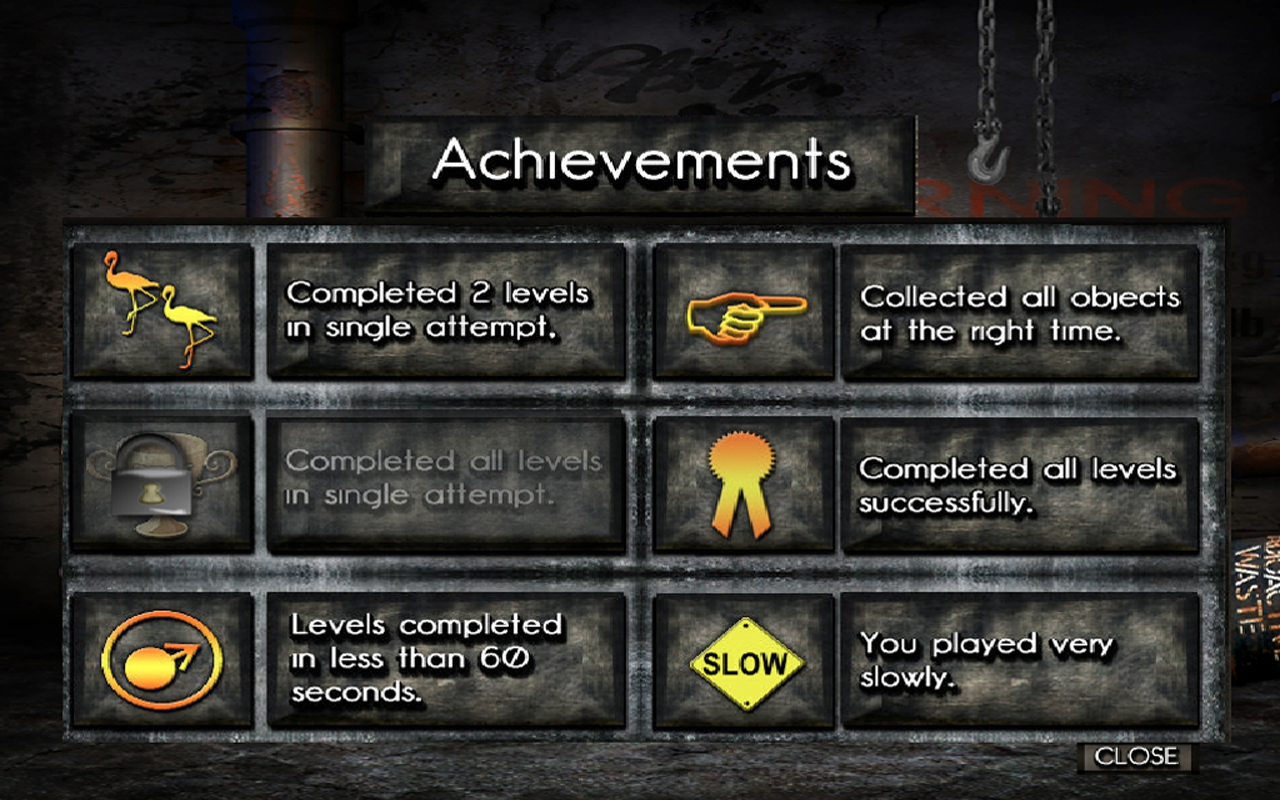Click the ribbon award achievement icon

click(740, 485)
